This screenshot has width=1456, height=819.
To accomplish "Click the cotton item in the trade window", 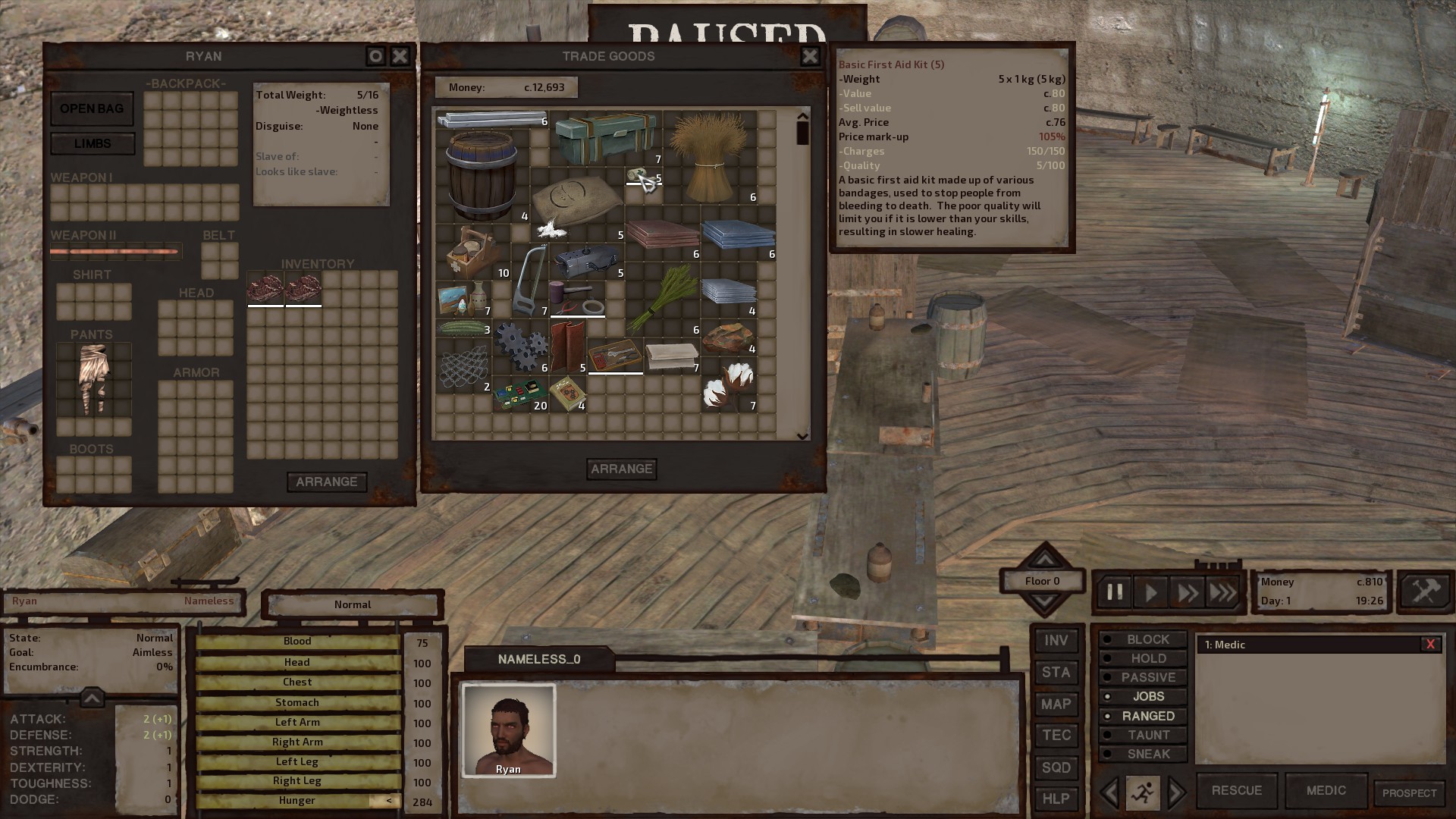I will 728,387.
